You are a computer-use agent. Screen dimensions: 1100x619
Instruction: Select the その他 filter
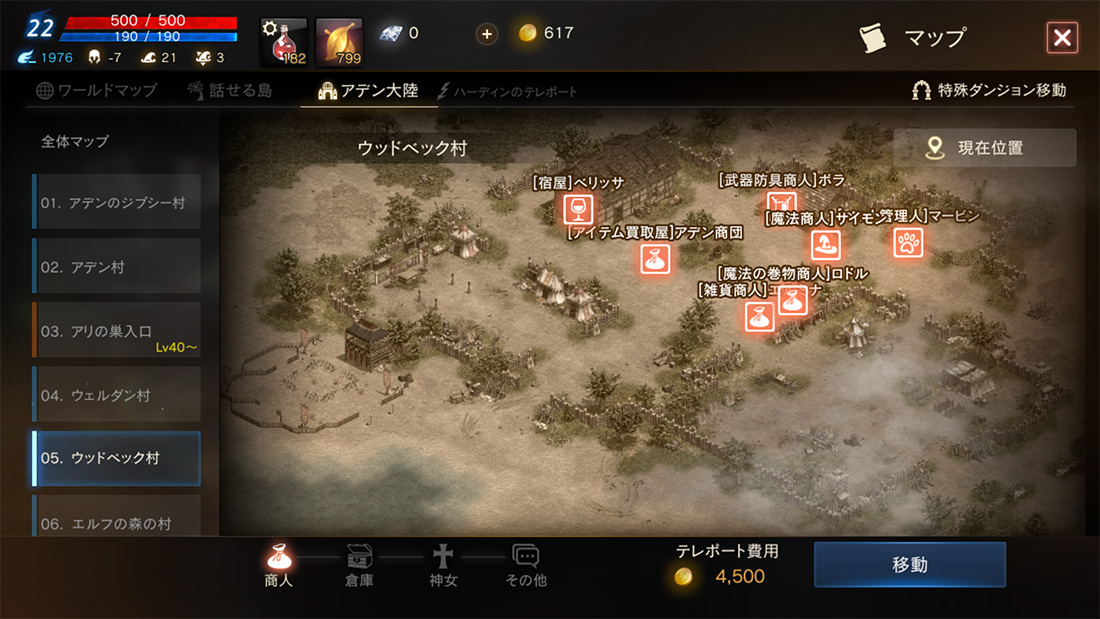pyautogui.click(x=526, y=565)
